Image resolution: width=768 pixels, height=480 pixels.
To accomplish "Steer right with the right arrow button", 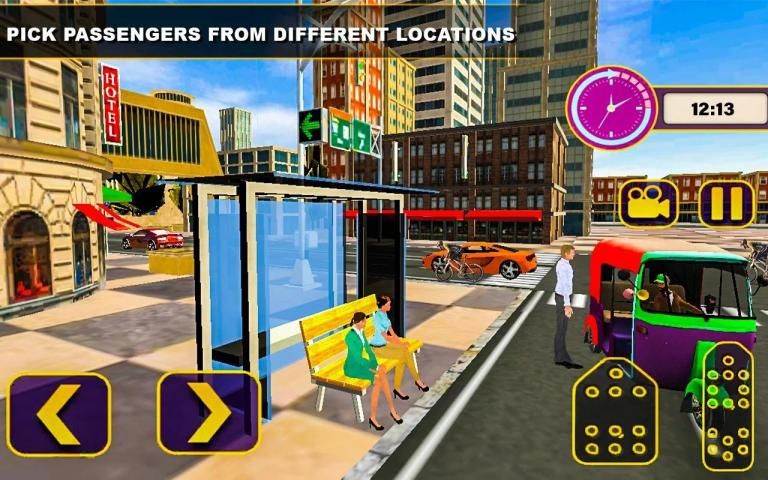I will click(209, 413).
